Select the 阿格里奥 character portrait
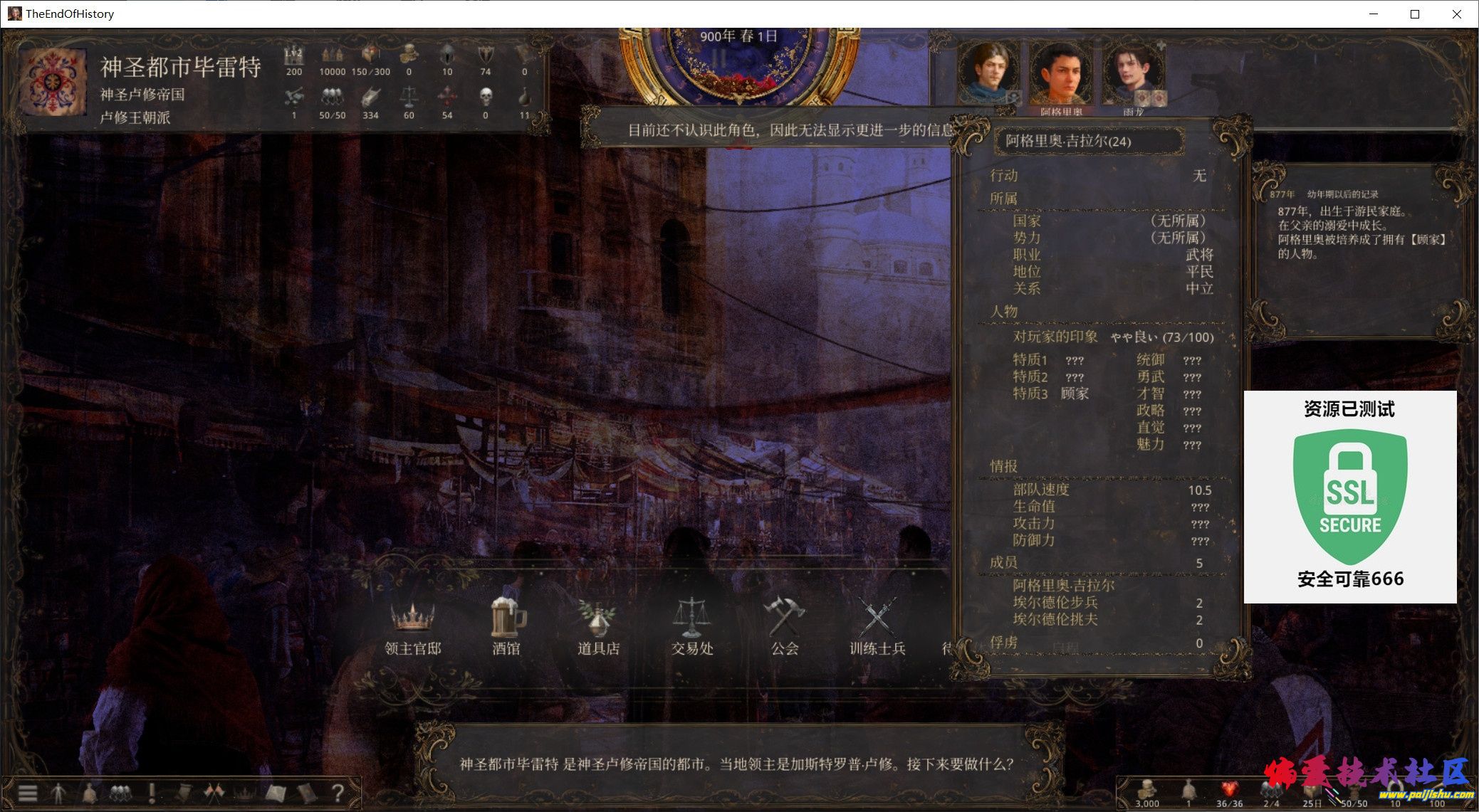1479x812 pixels. (1061, 75)
